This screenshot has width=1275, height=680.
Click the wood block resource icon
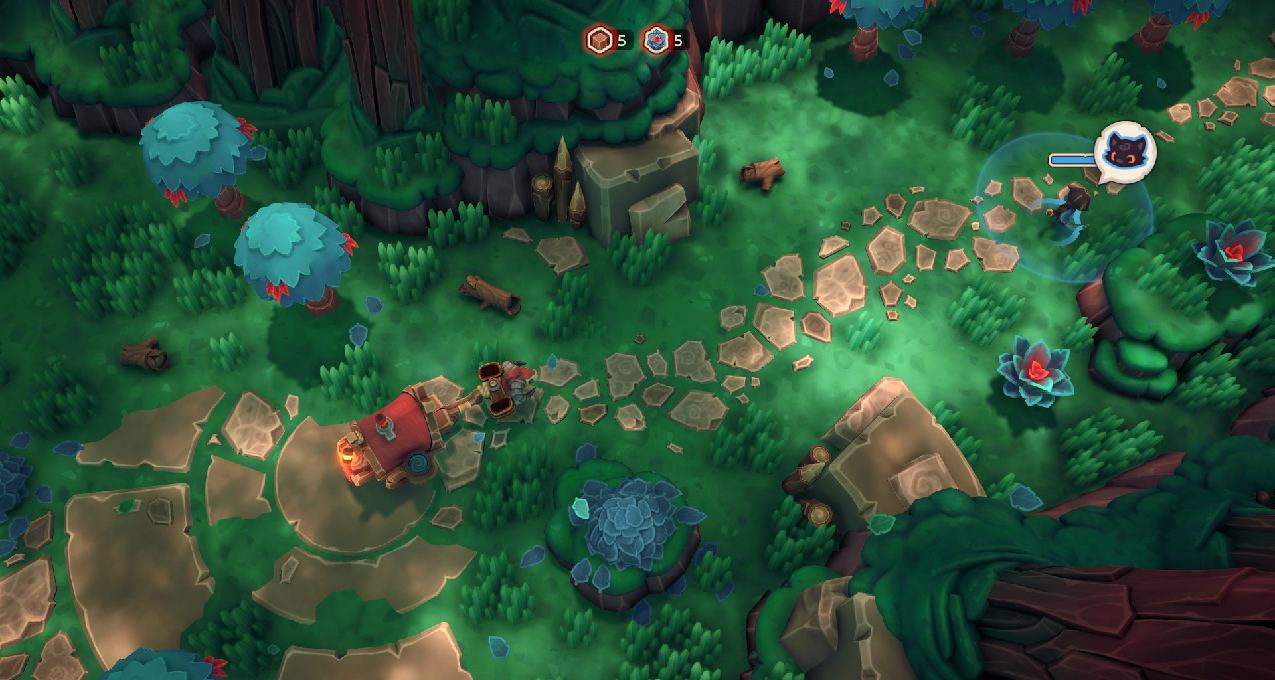click(x=598, y=40)
